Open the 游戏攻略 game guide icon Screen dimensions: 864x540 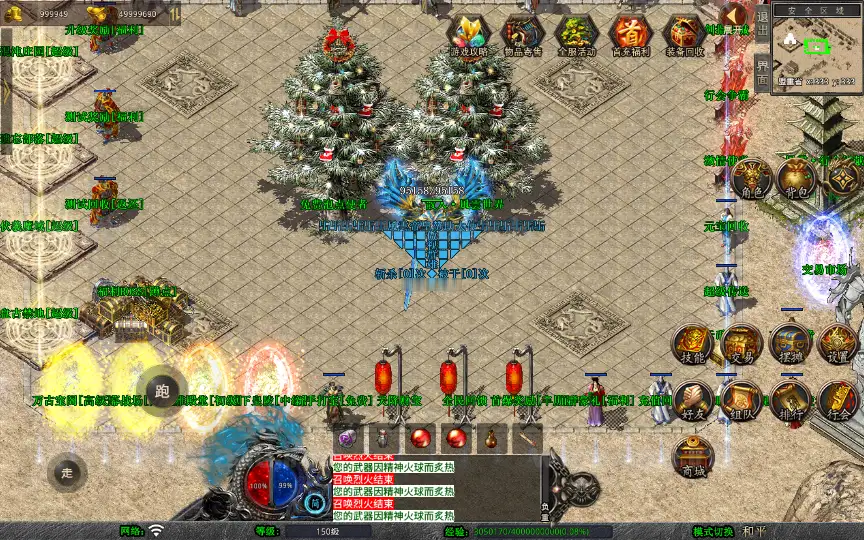click(468, 36)
